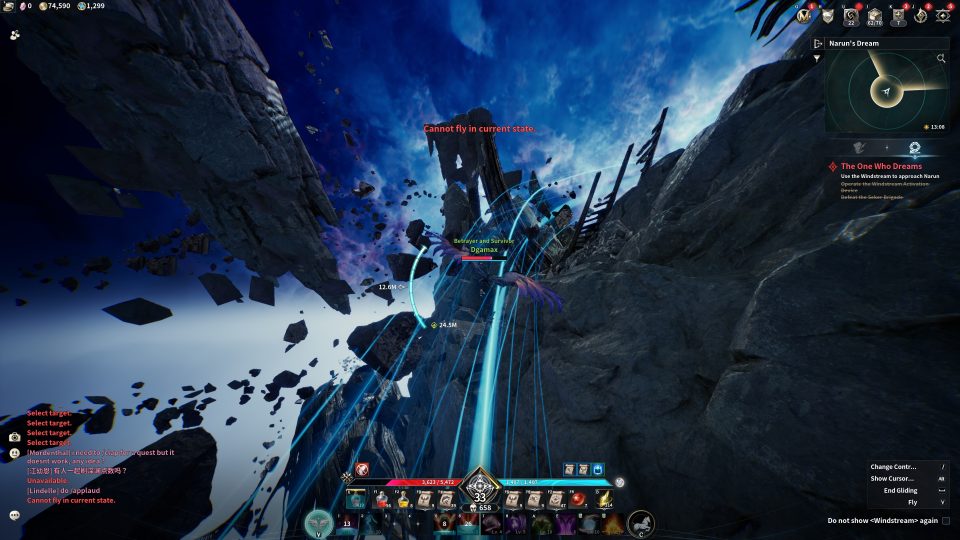Viewport: 960px width, 540px height.
Task: Open the Narun's Dream minimap
Action: [x=885, y=92]
